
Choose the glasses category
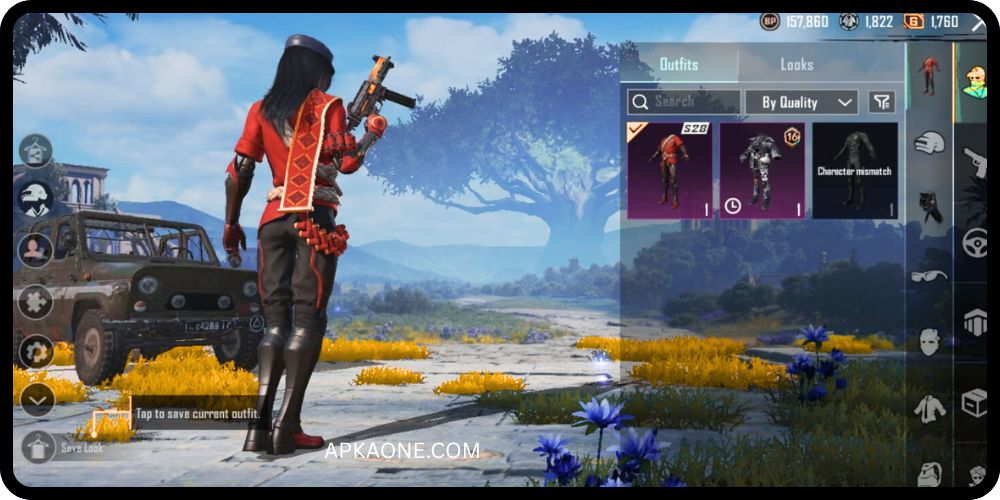[929, 276]
